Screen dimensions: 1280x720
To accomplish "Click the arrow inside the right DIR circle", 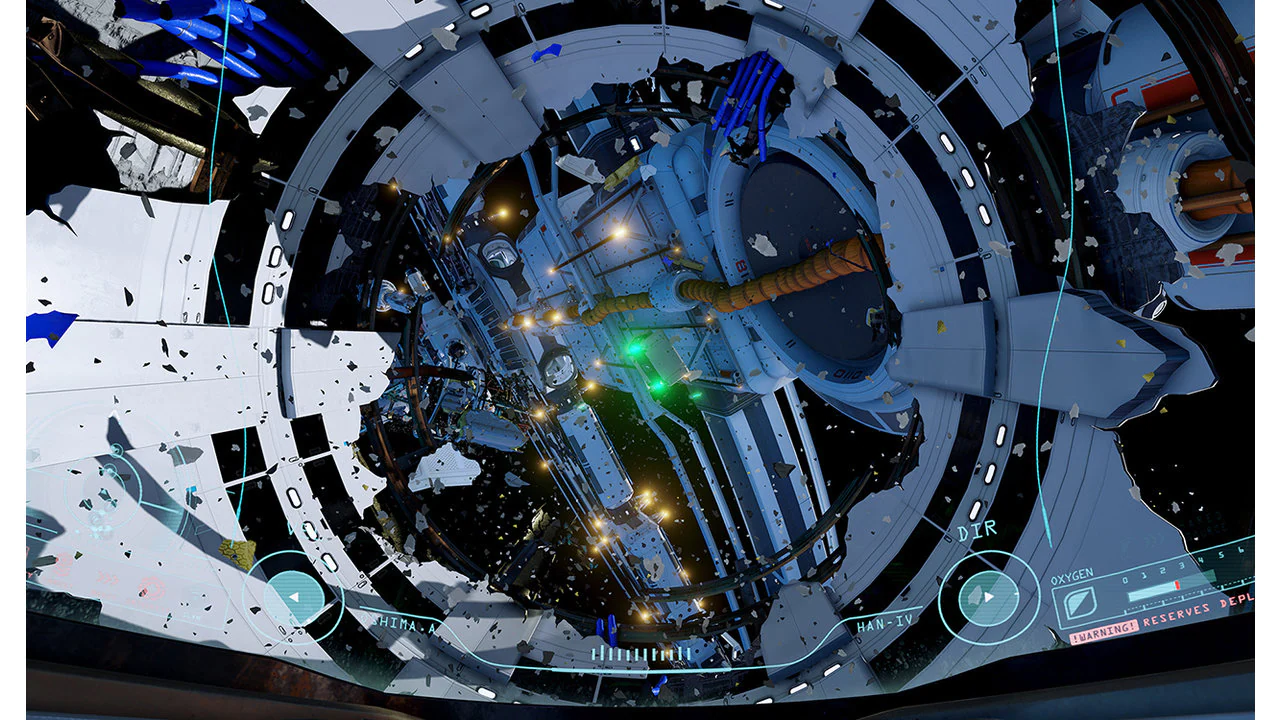I will pyautogui.click(x=990, y=596).
